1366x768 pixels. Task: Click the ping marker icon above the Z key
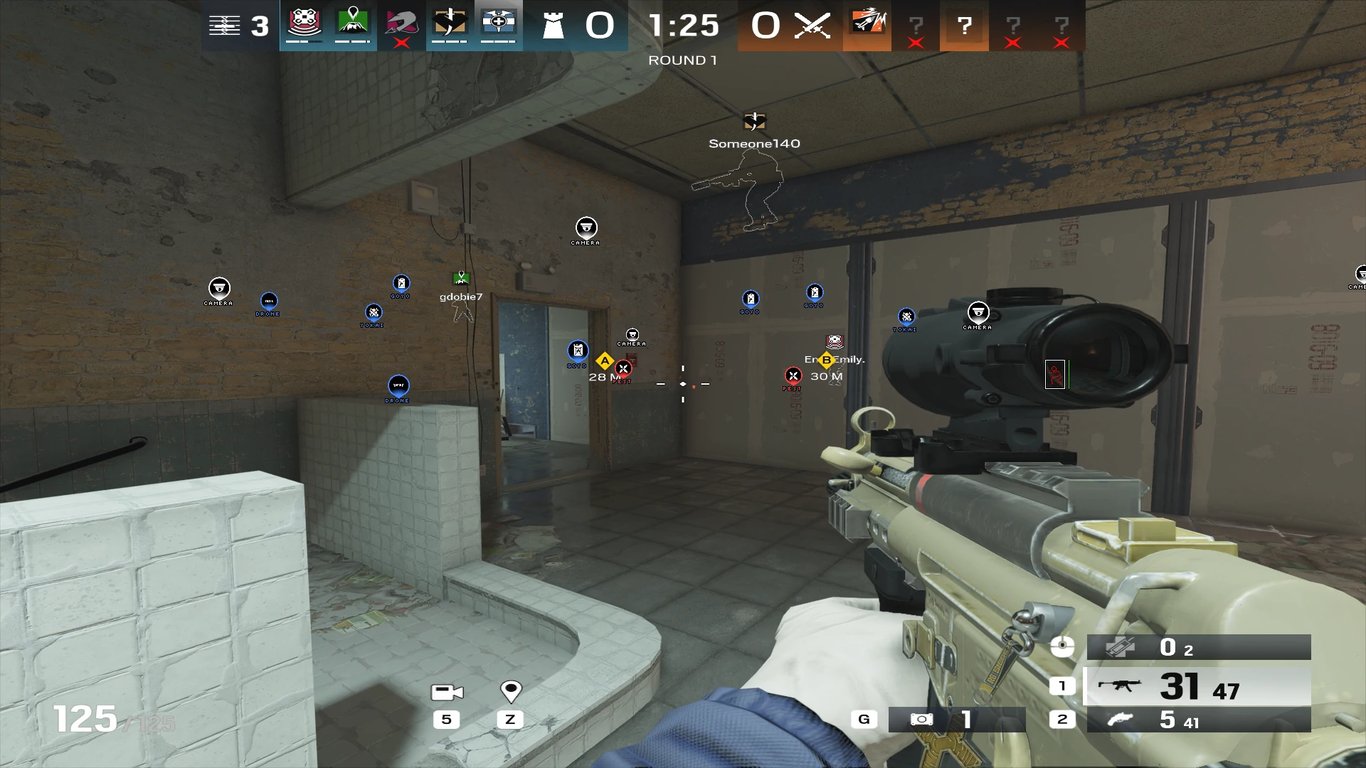[511, 690]
